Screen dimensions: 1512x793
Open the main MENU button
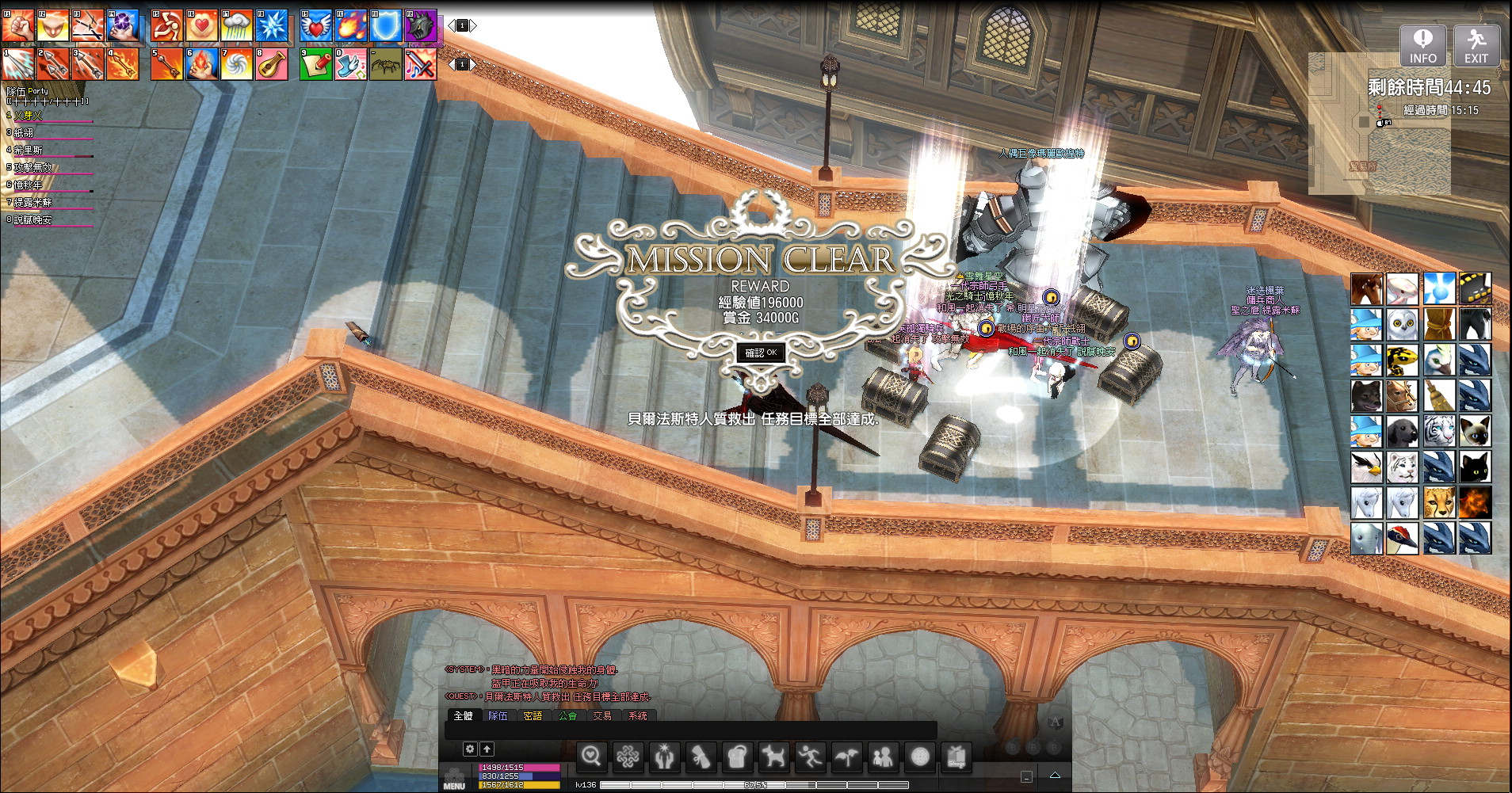click(454, 780)
